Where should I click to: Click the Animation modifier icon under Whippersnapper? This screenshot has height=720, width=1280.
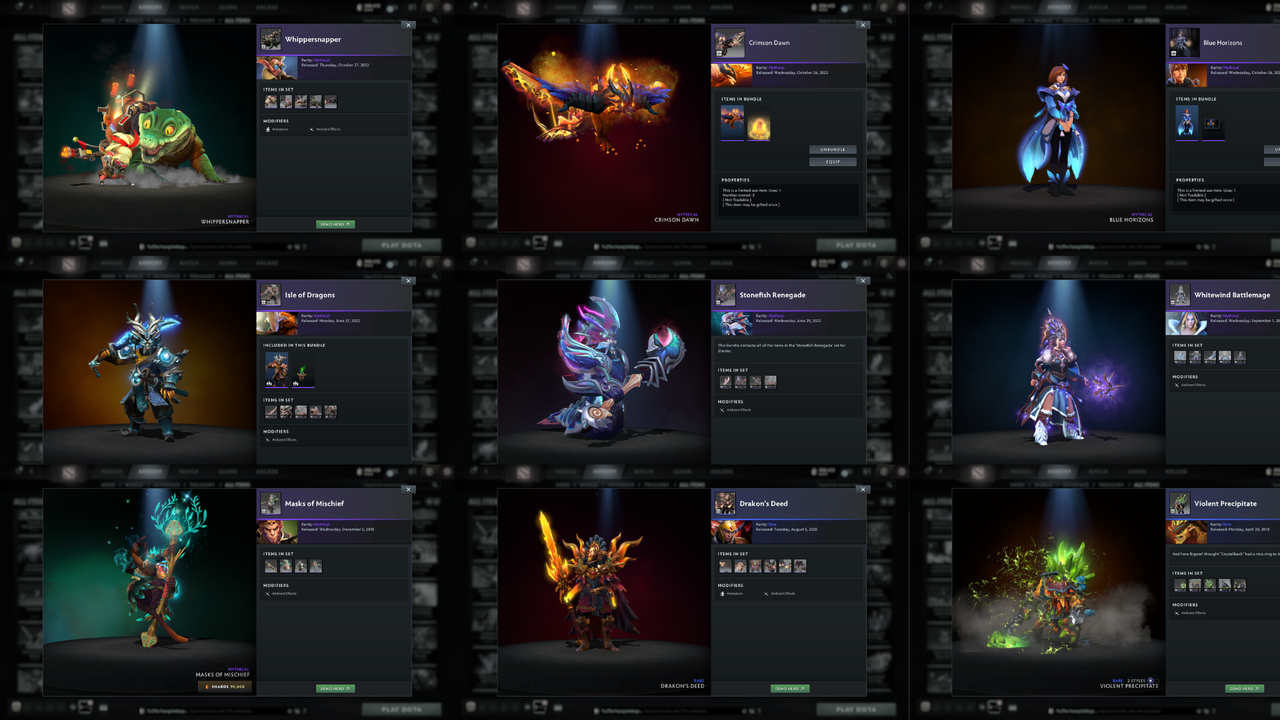click(x=268, y=129)
